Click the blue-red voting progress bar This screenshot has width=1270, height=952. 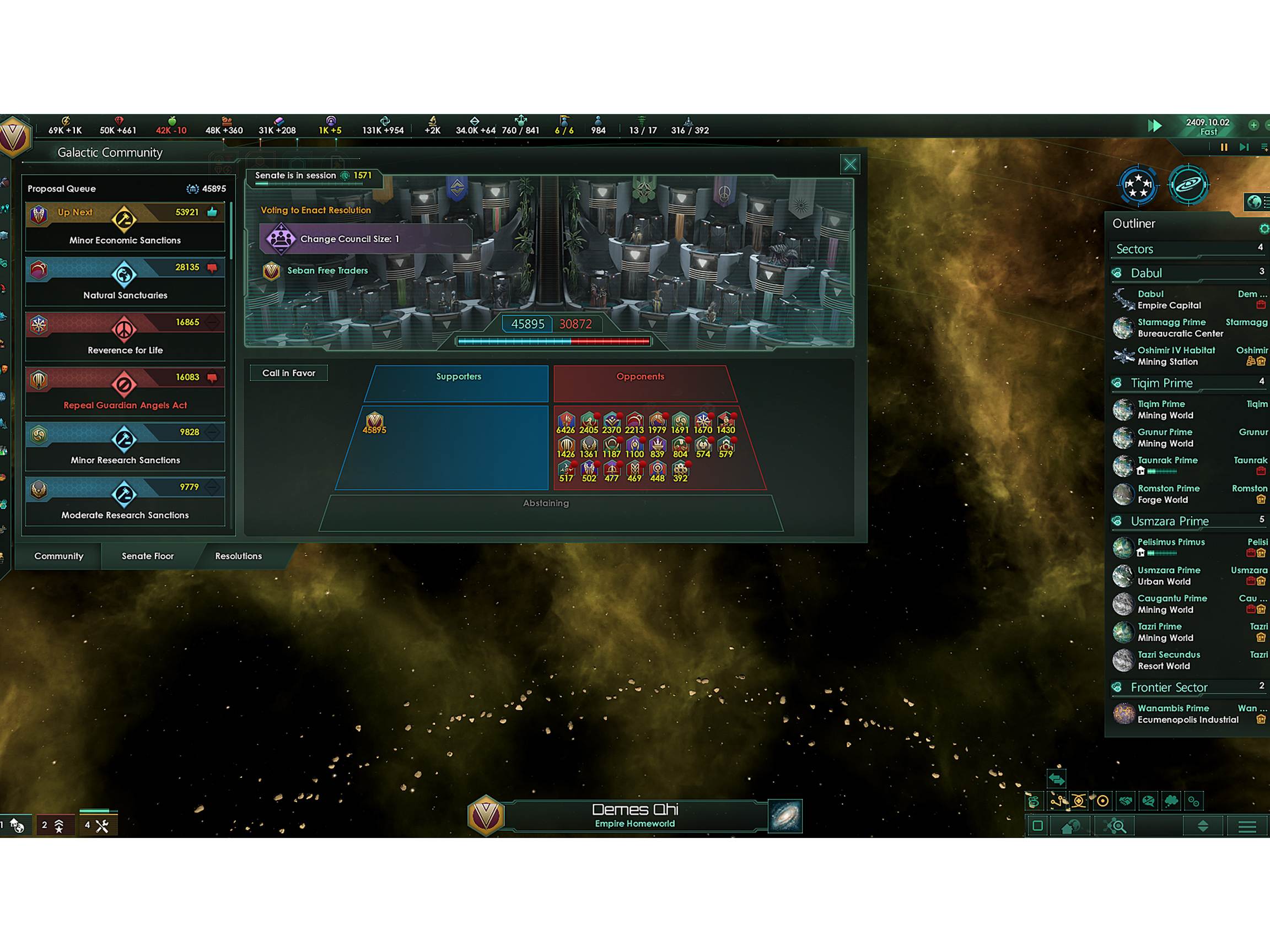click(x=553, y=341)
